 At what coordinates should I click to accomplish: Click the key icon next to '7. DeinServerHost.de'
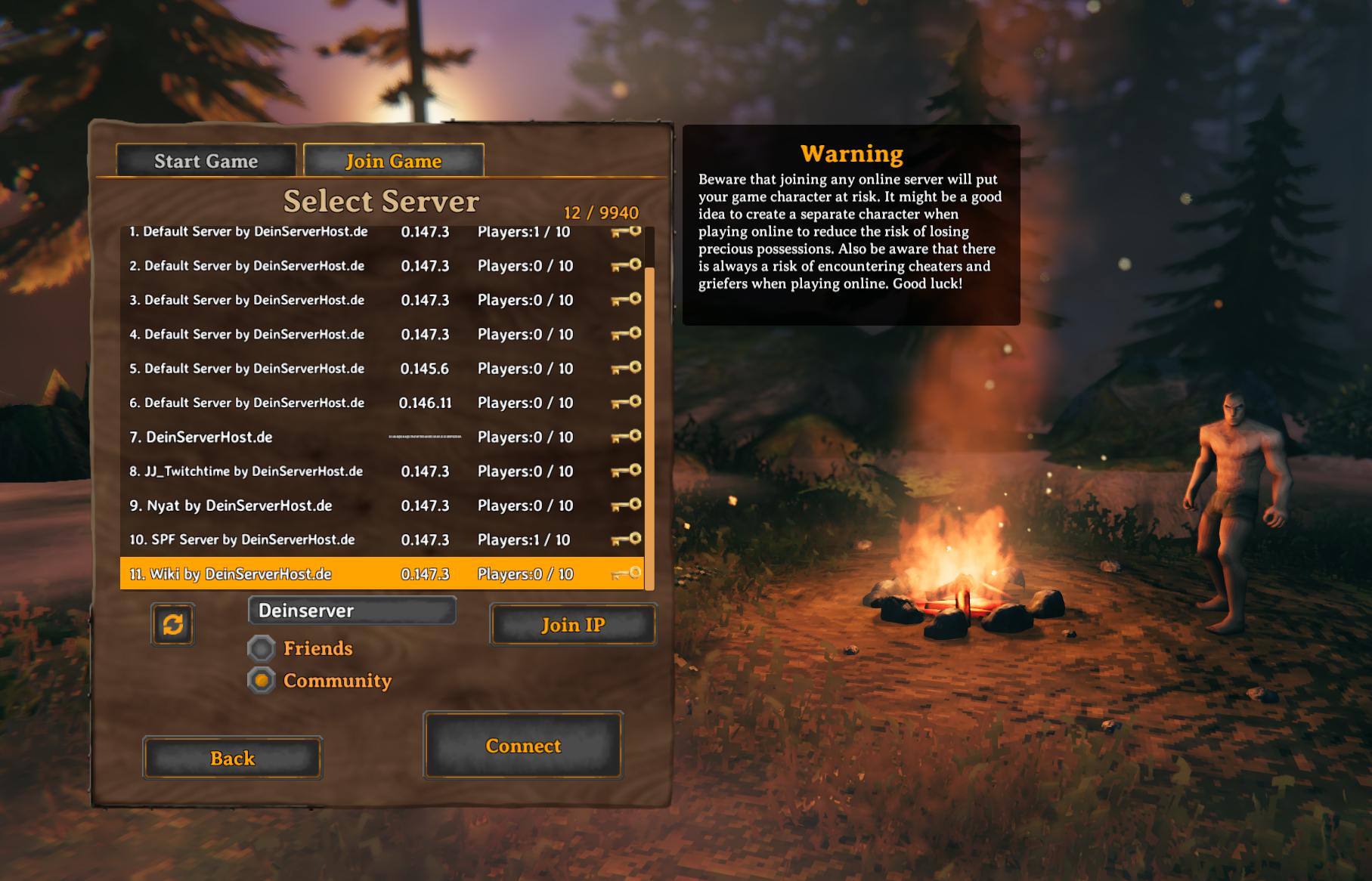coord(627,437)
